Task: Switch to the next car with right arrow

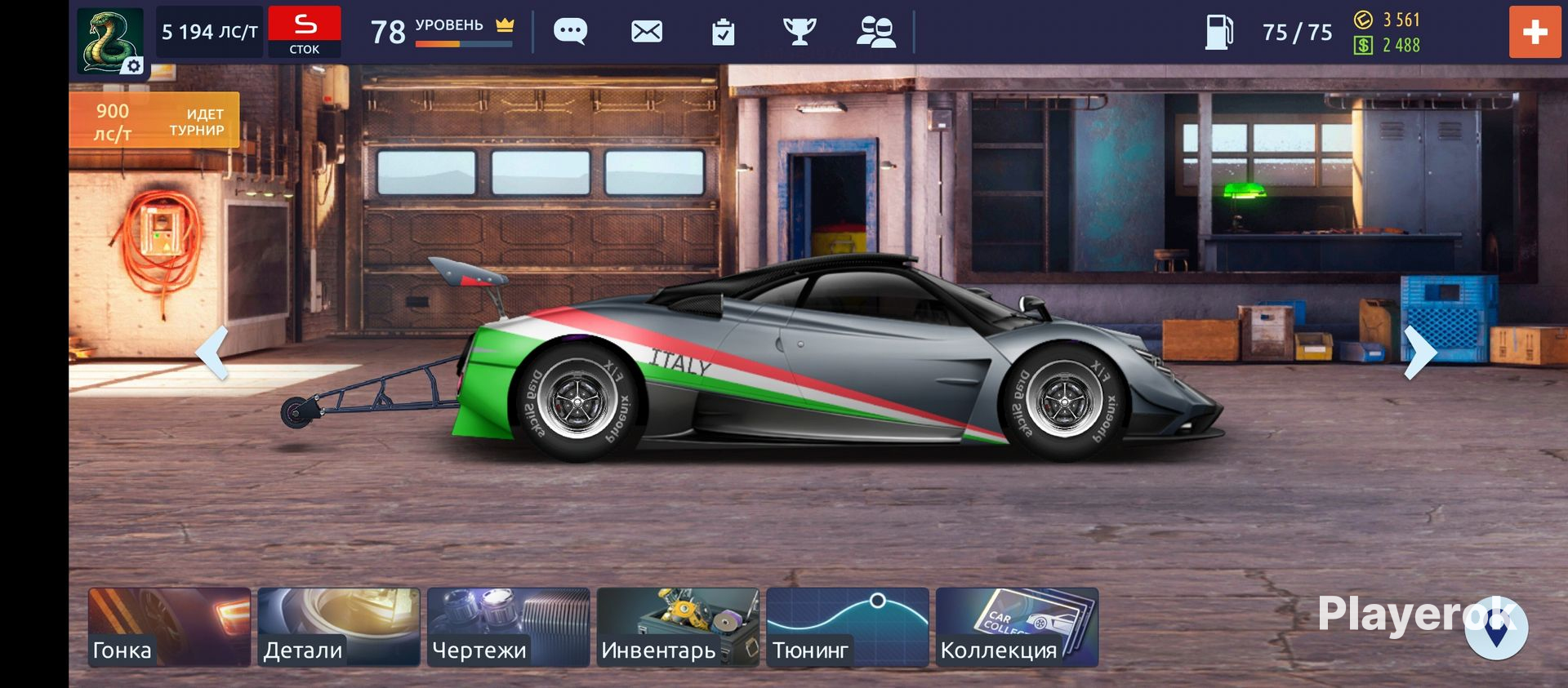Action: (x=1419, y=353)
